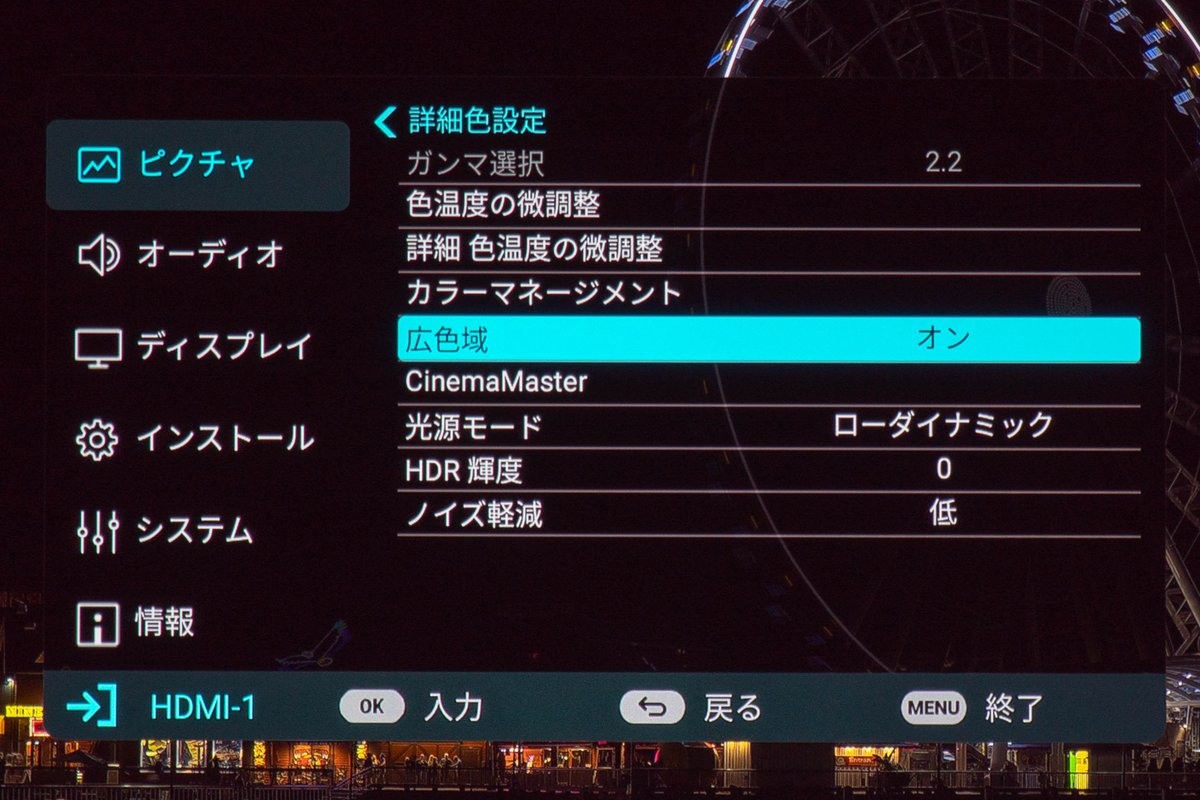The image size is (1200, 800).
Task: Change the ノイズ軽減 level
Action: pos(768,514)
